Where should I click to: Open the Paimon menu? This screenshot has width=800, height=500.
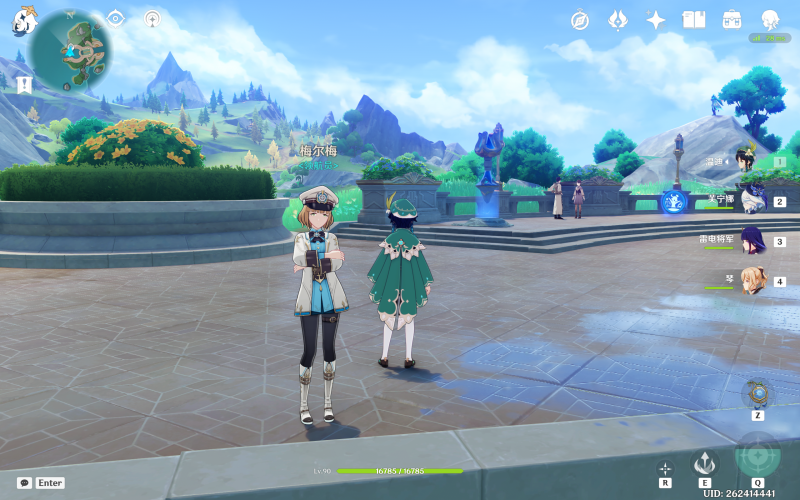click(24, 21)
